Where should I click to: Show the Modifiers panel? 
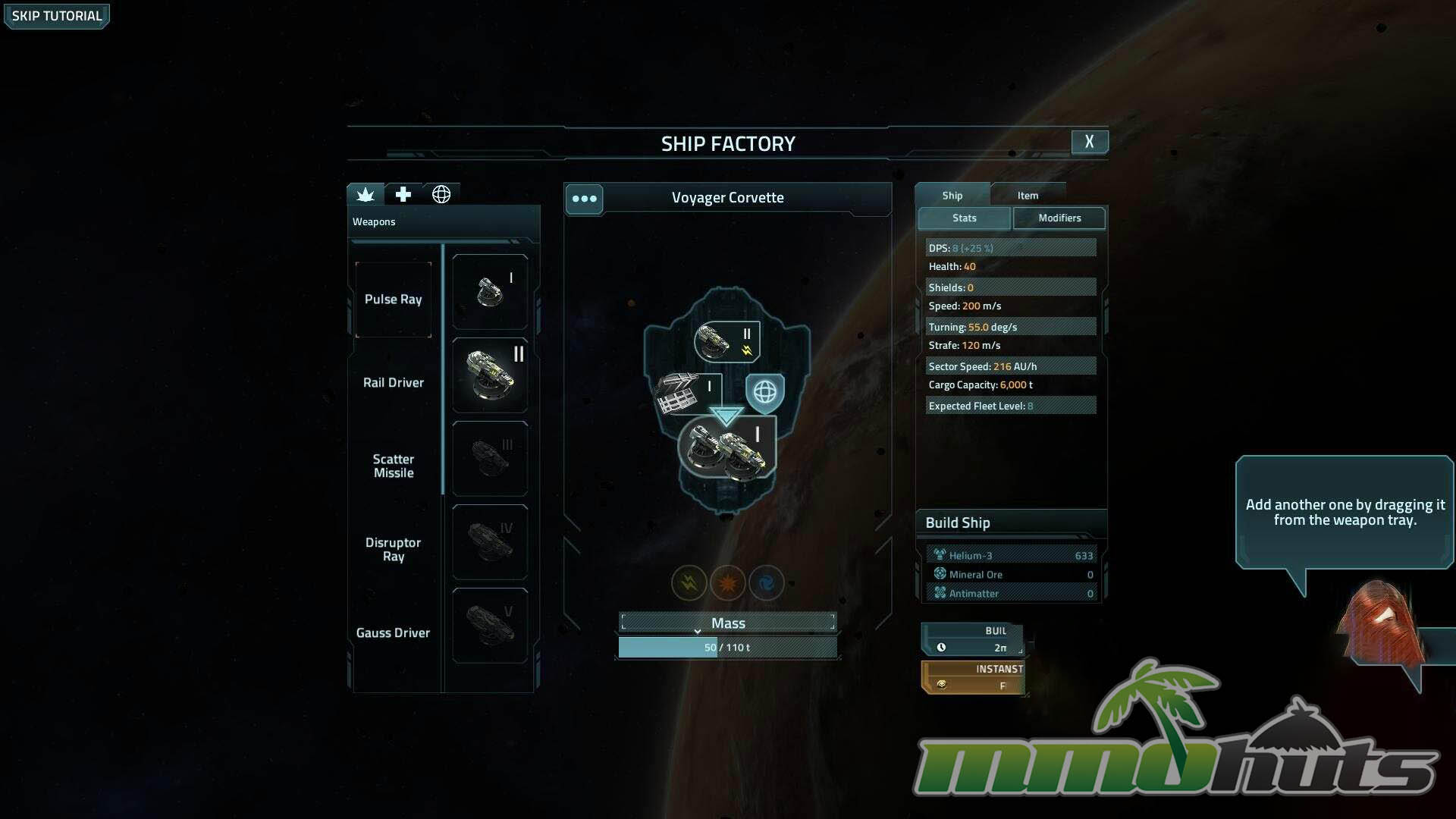pos(1059,218)
